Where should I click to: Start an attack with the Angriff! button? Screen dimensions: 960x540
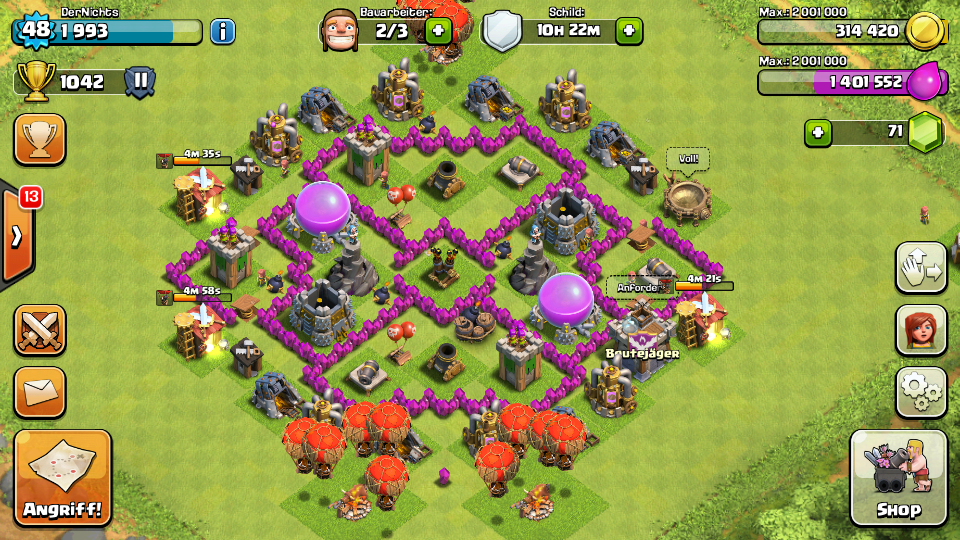click(63, 478)
